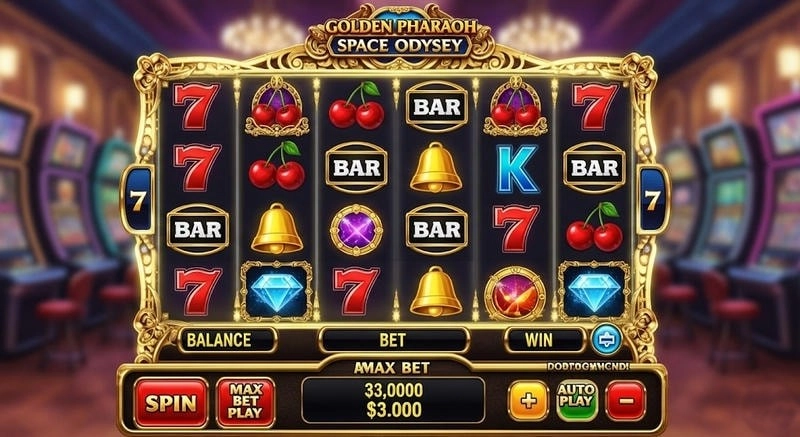800x437 pixels.
Task: Select the MAX BET PLAY button
Action: click(x=245, y=401)
